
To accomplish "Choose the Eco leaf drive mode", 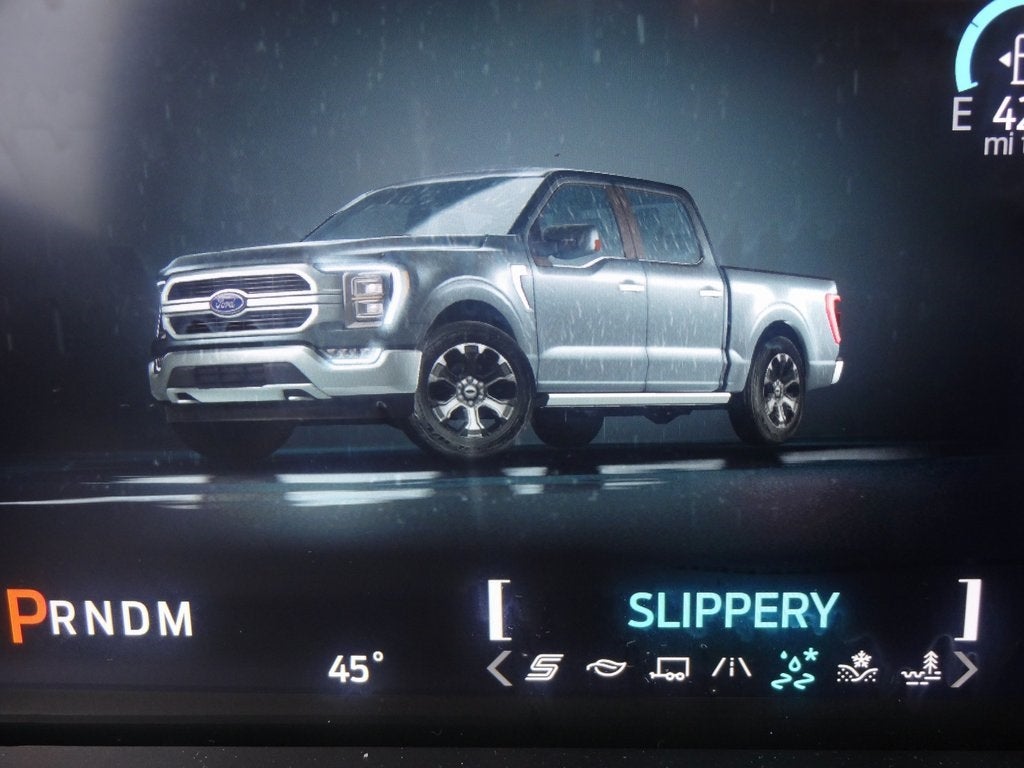I will click(606, 668).
